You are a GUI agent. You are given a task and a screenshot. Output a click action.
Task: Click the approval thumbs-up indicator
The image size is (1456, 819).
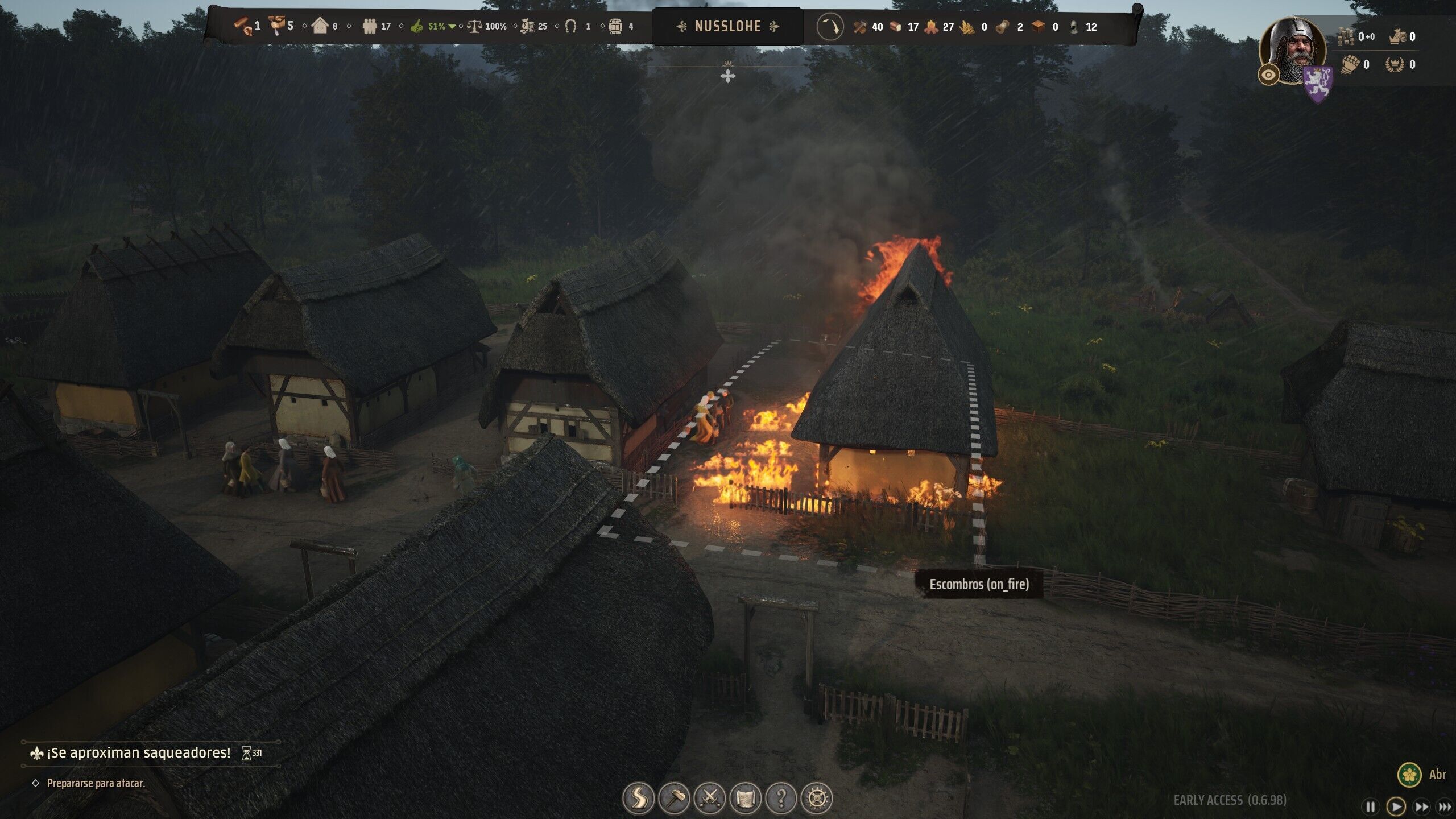click(417, 26)
